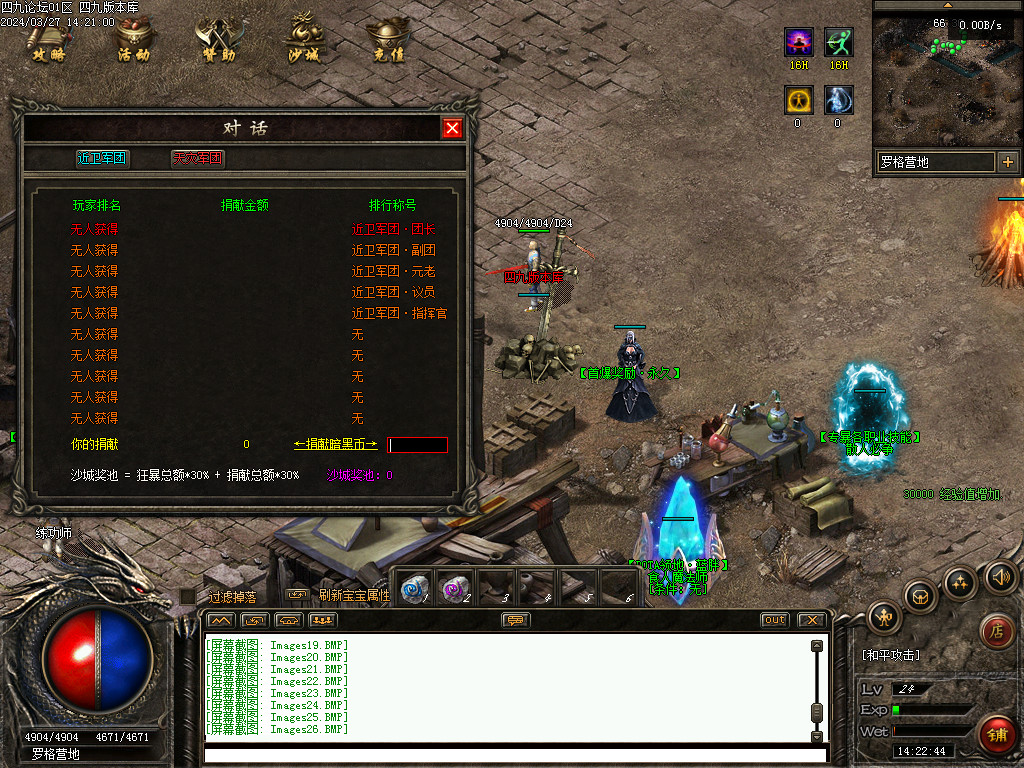
Task: Switch to the 近卫军团 tab
Action: pyautogui.click(x=102, y=158)
